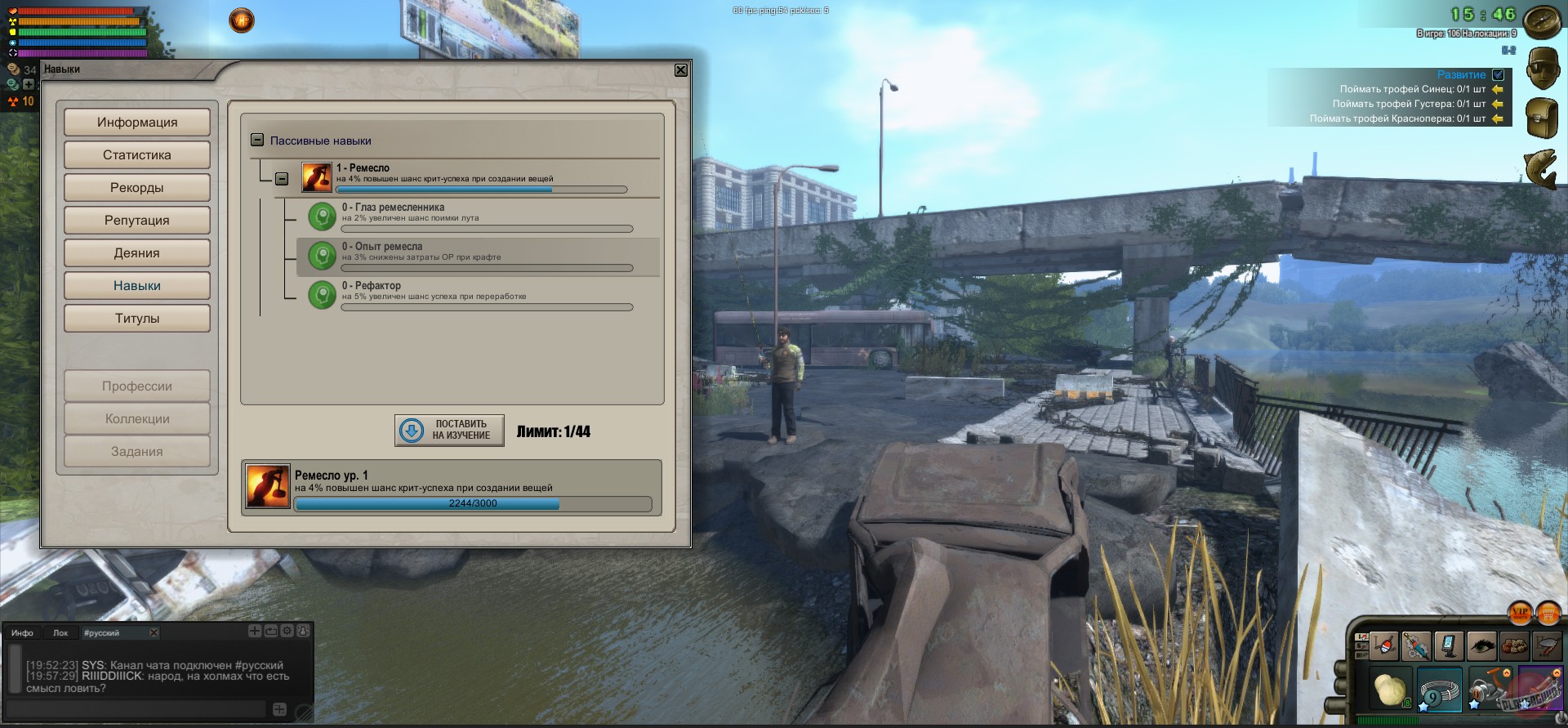The height and width of the screenshot is (728, 1568).
Task: Click the add chat tab plus button
Action: tap(254, 631)
